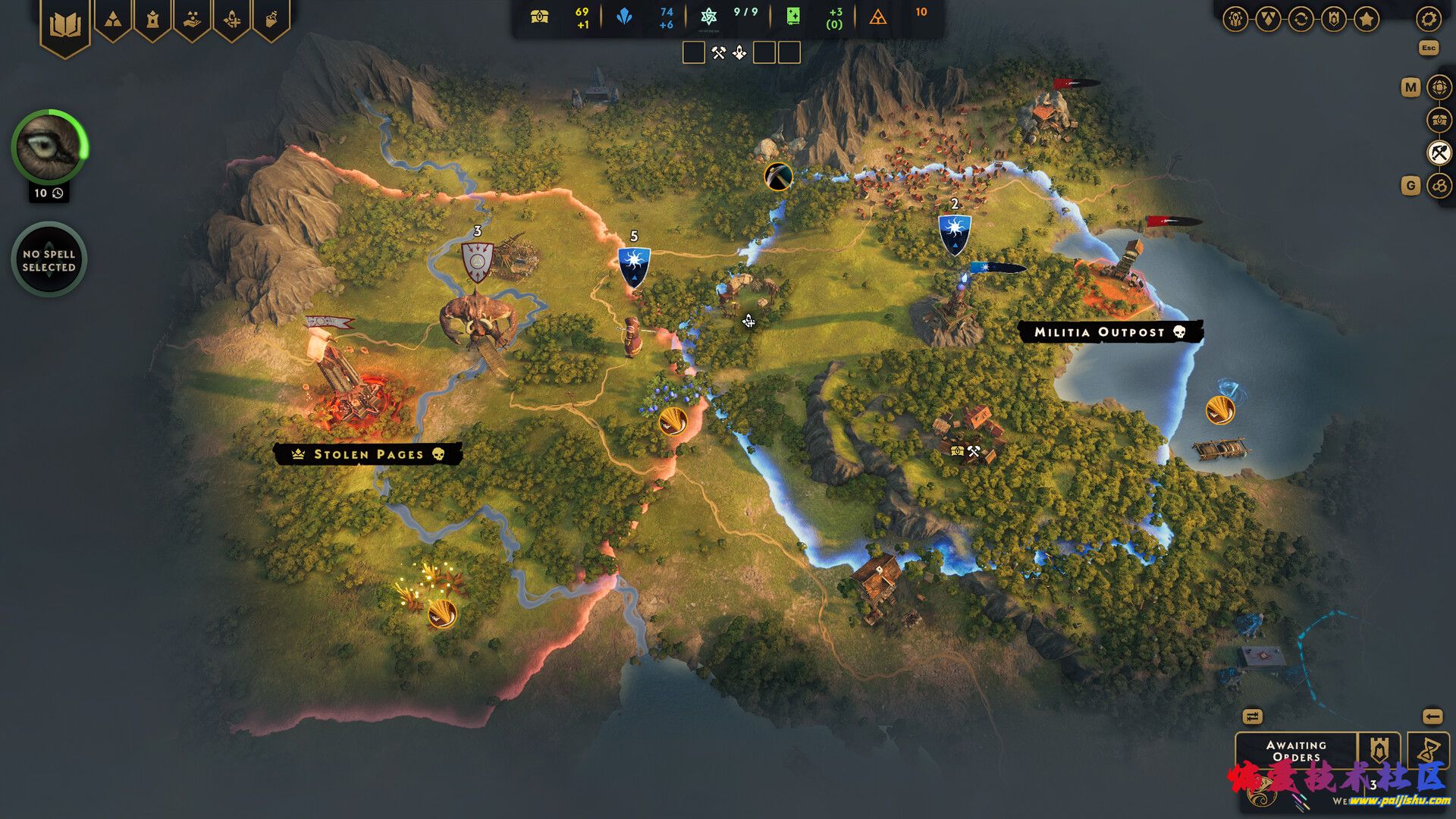Viewport: 1456px width, 819px height.
Task: Open the gear settings button
Action: (1429, 19)
